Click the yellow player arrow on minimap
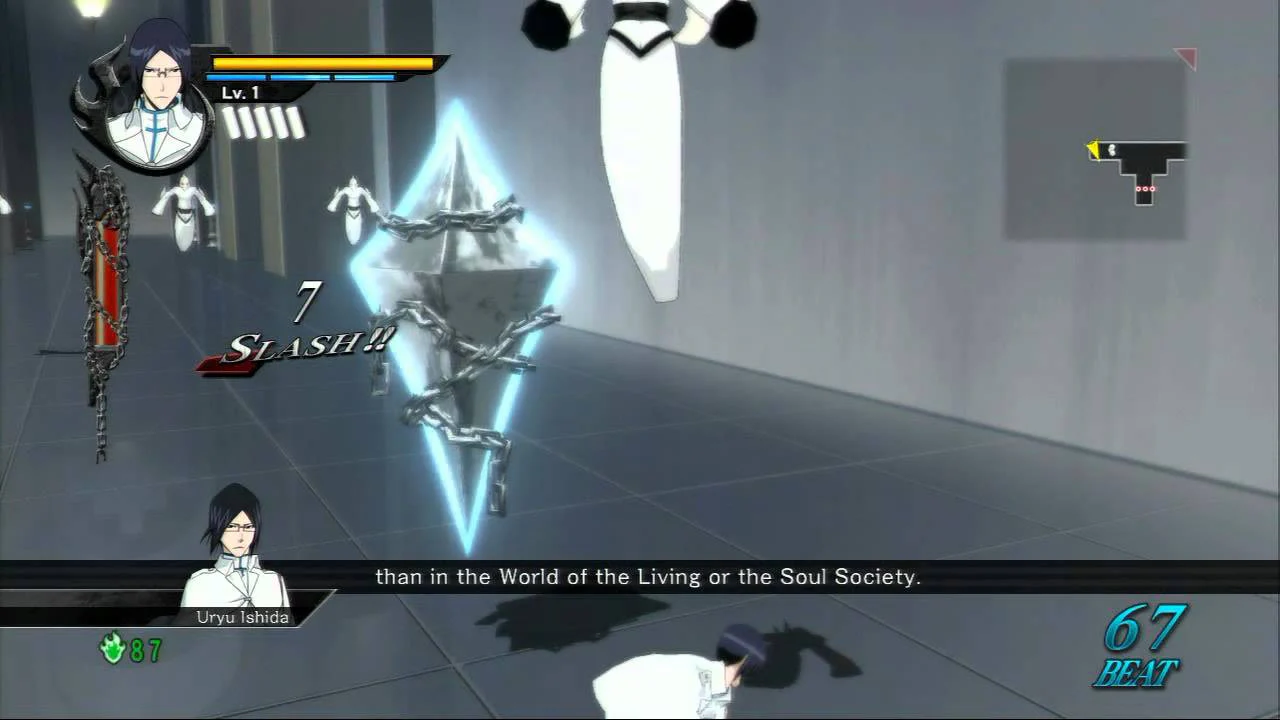Image resolution: width=1280 pixels, height=720 pixels. tap(1096, 149)
